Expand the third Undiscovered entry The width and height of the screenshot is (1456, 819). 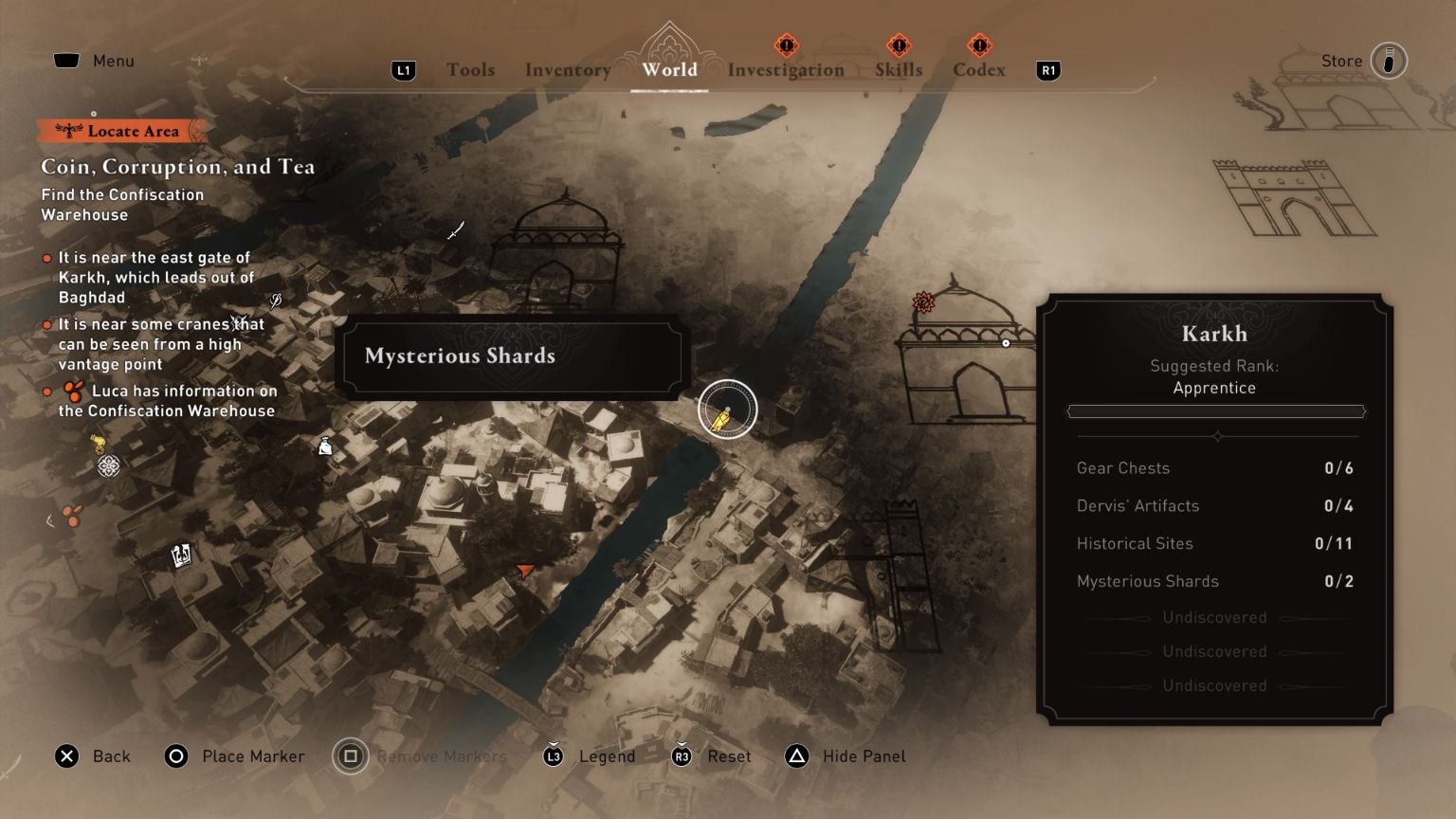1214,685
